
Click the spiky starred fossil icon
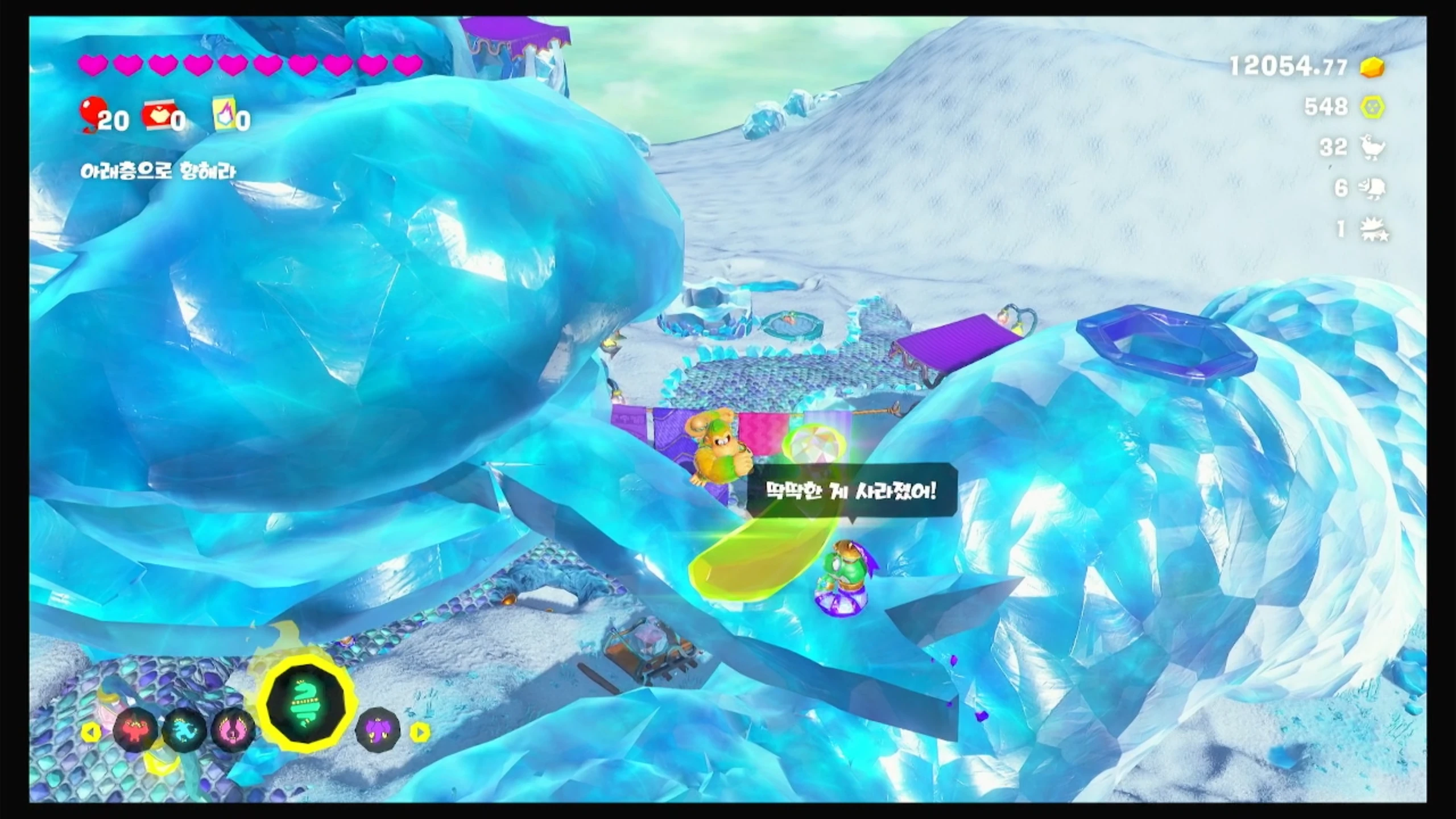(1373, 229)
